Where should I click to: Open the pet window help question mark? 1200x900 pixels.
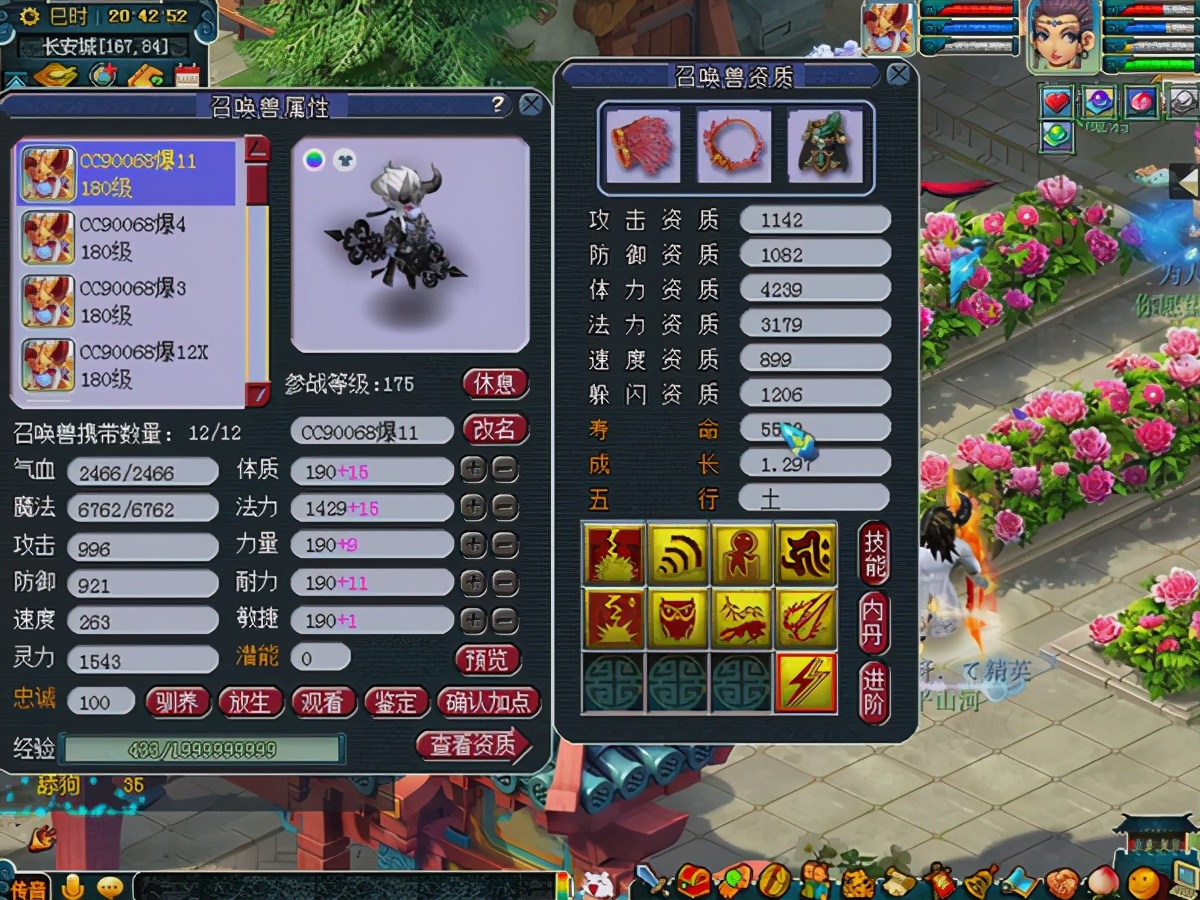[x=497, y=104]
